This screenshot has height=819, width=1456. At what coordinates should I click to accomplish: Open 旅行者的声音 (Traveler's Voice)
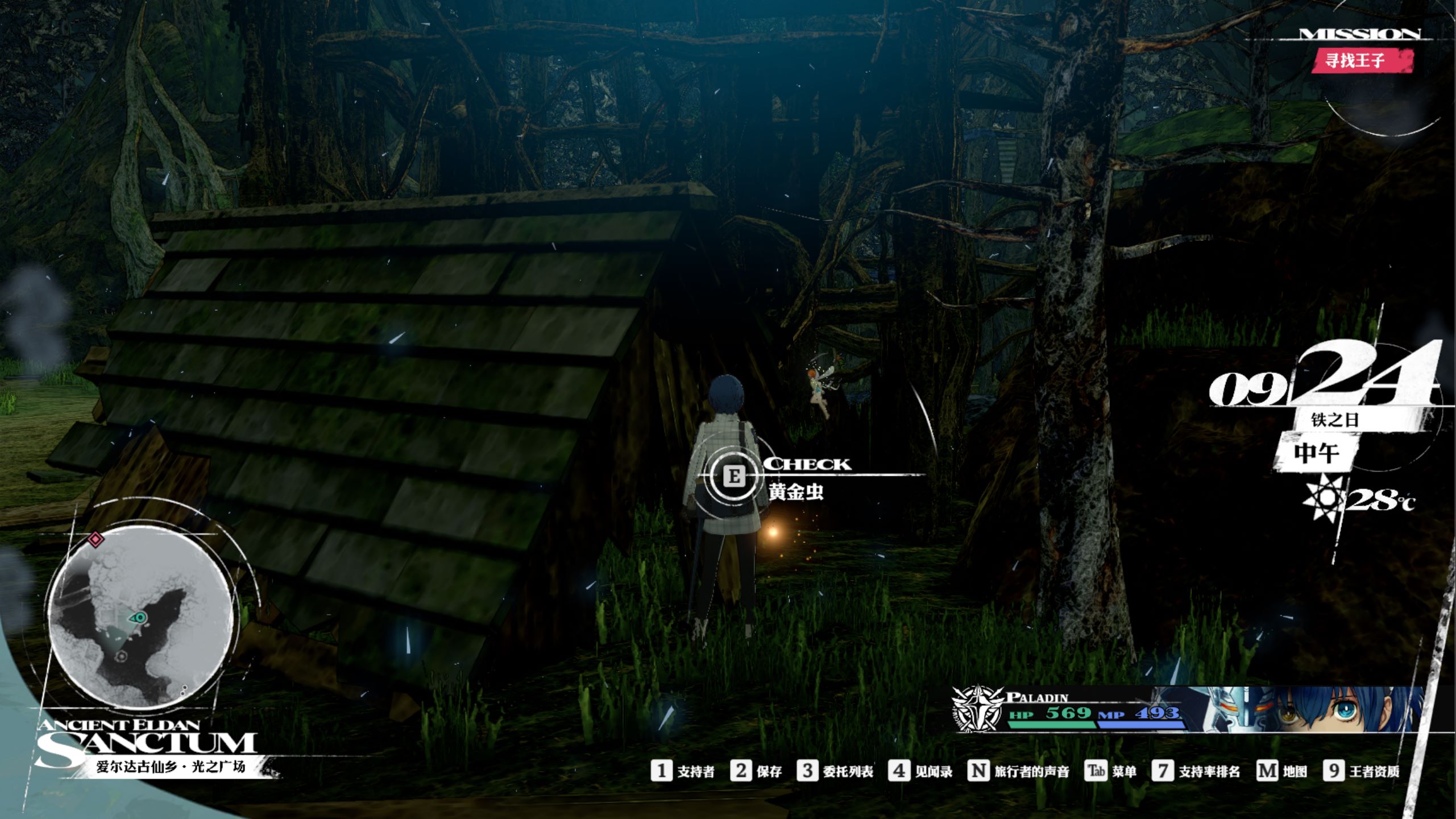pos(1018,771)
